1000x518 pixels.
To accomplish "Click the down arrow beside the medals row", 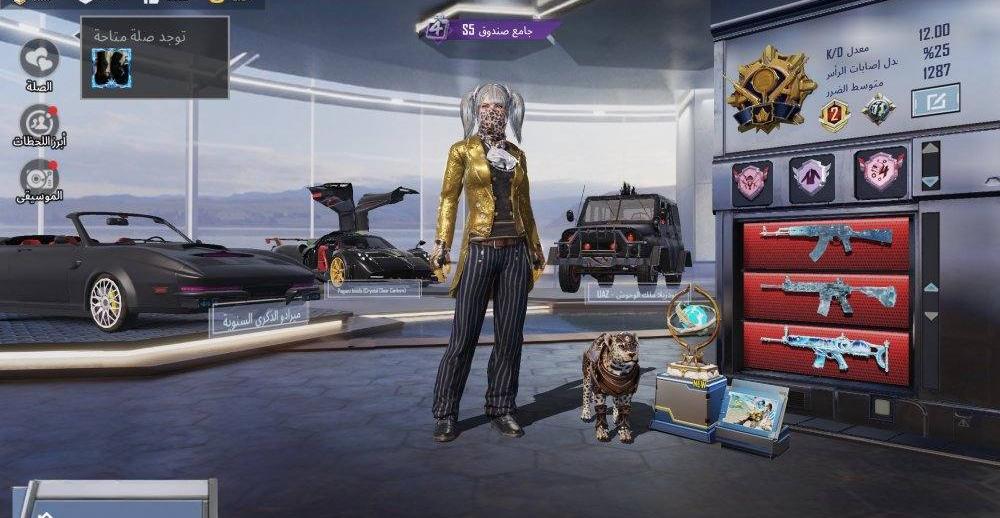I will pos(931,181).
